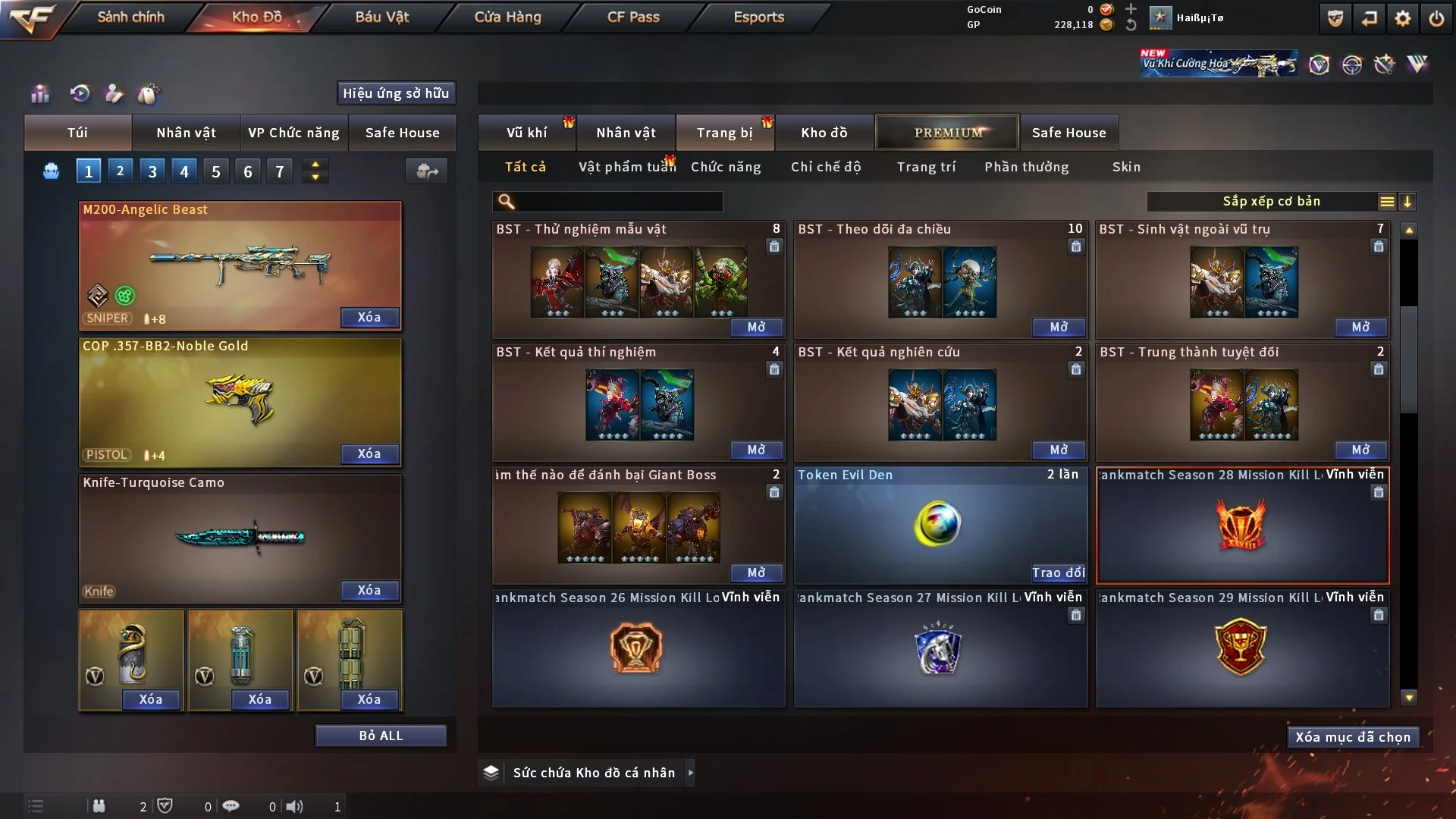Switch to the PREMIUM tab
Viewport: 1456px width, 819px height.
pyautogui.click(x=947, y=133)
